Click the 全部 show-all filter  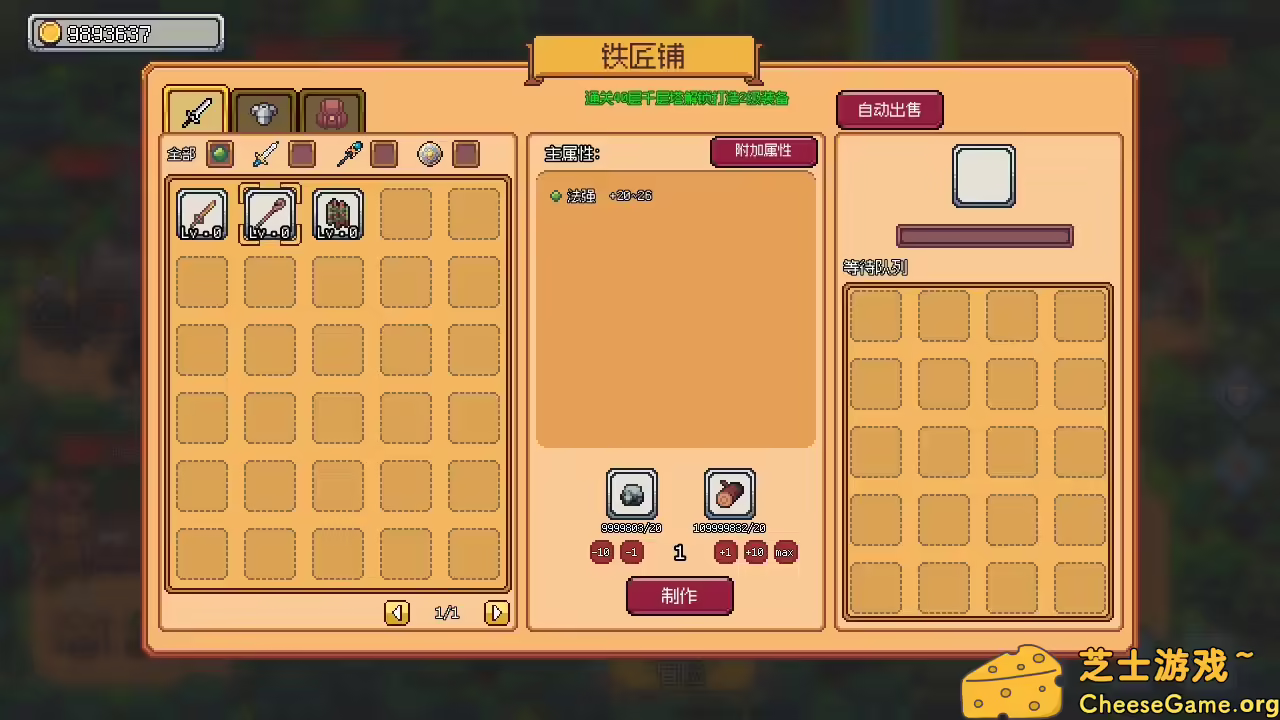click(180, 154)
